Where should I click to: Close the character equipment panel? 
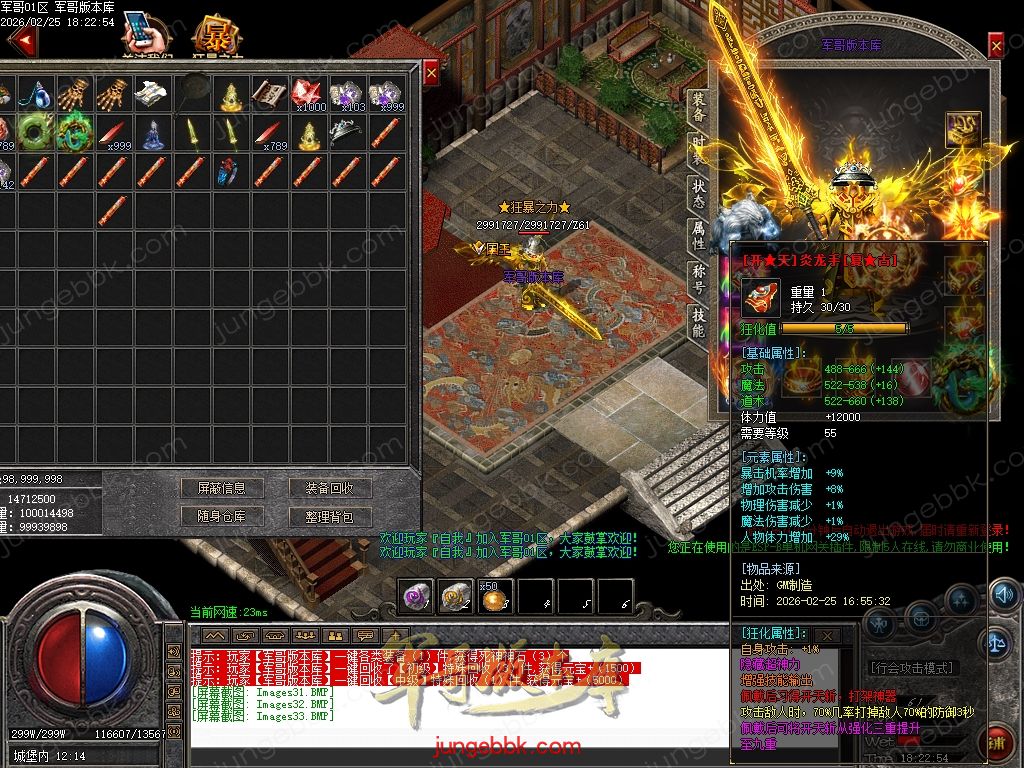[x=996, y=46]
